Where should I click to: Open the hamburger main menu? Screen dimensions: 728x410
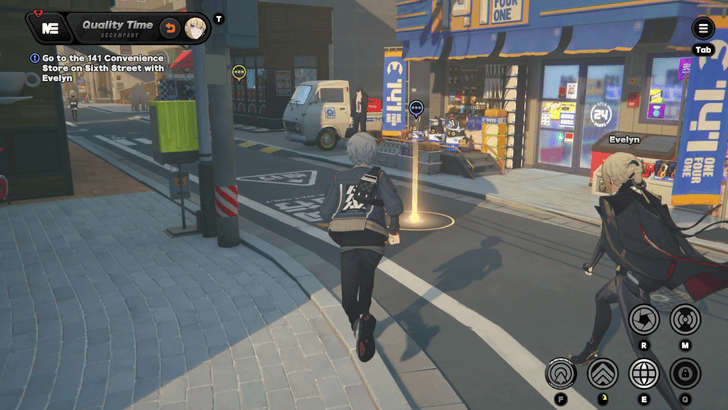click(x=703, y=29)
